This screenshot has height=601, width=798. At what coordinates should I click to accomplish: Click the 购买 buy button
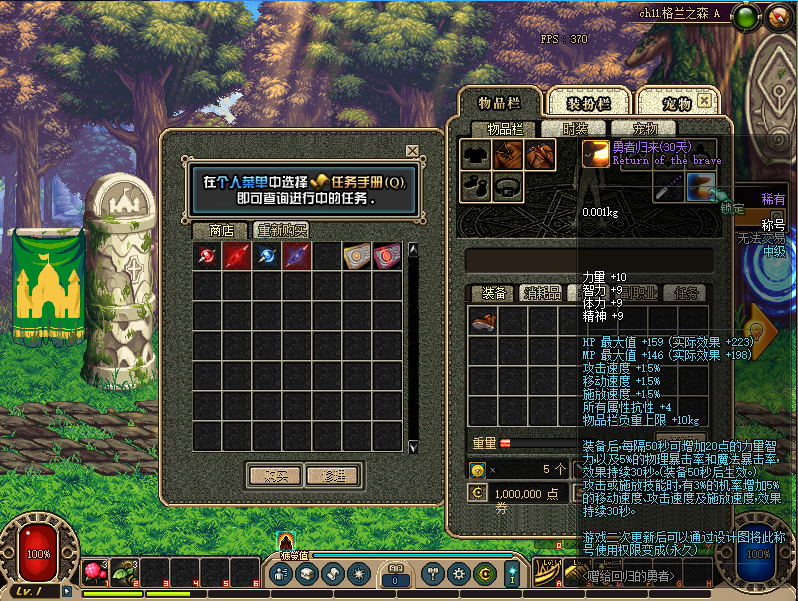pos(273,475)
